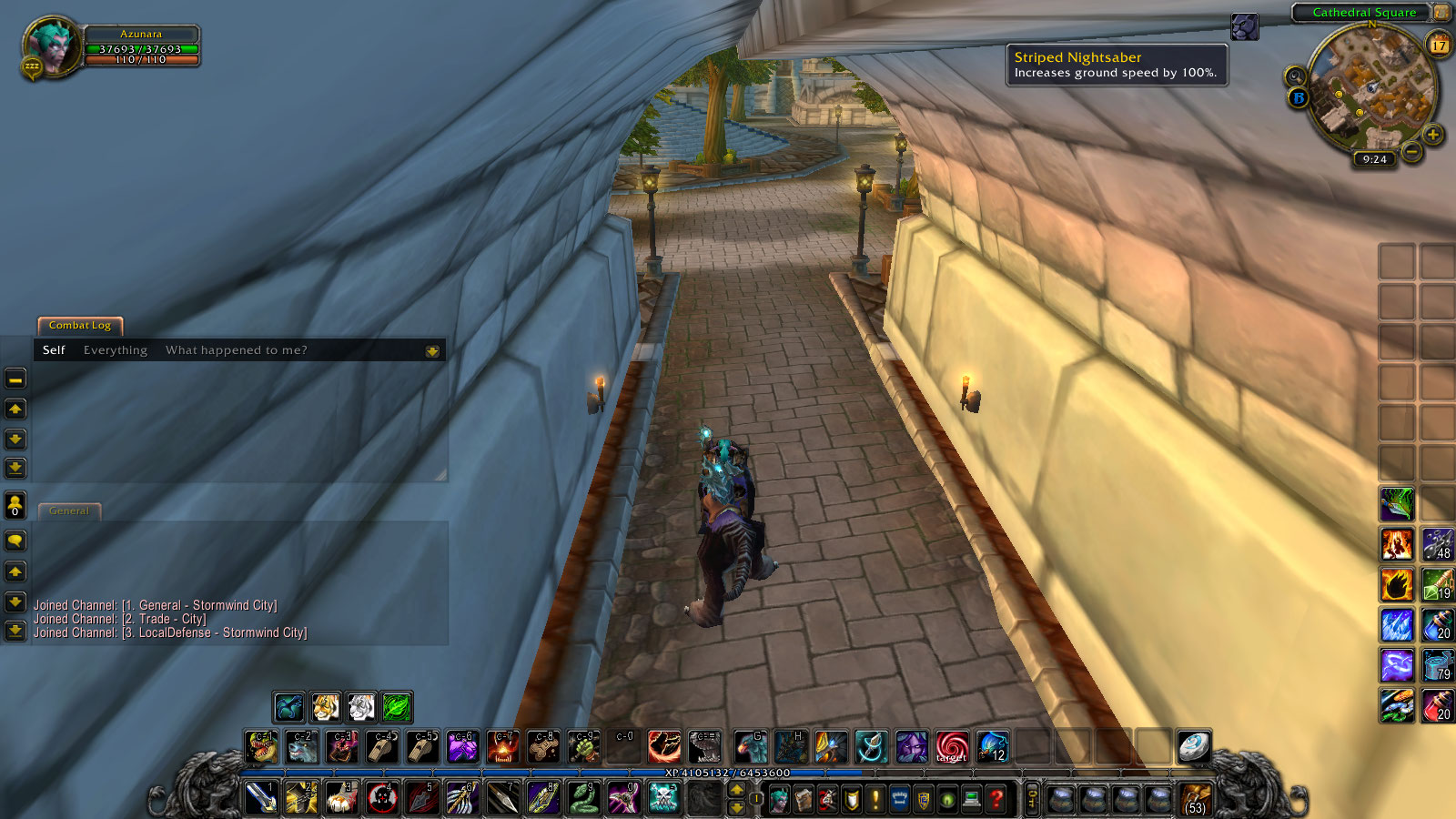Toggle the LFG eye button in the micro menu

click(947, 798)
